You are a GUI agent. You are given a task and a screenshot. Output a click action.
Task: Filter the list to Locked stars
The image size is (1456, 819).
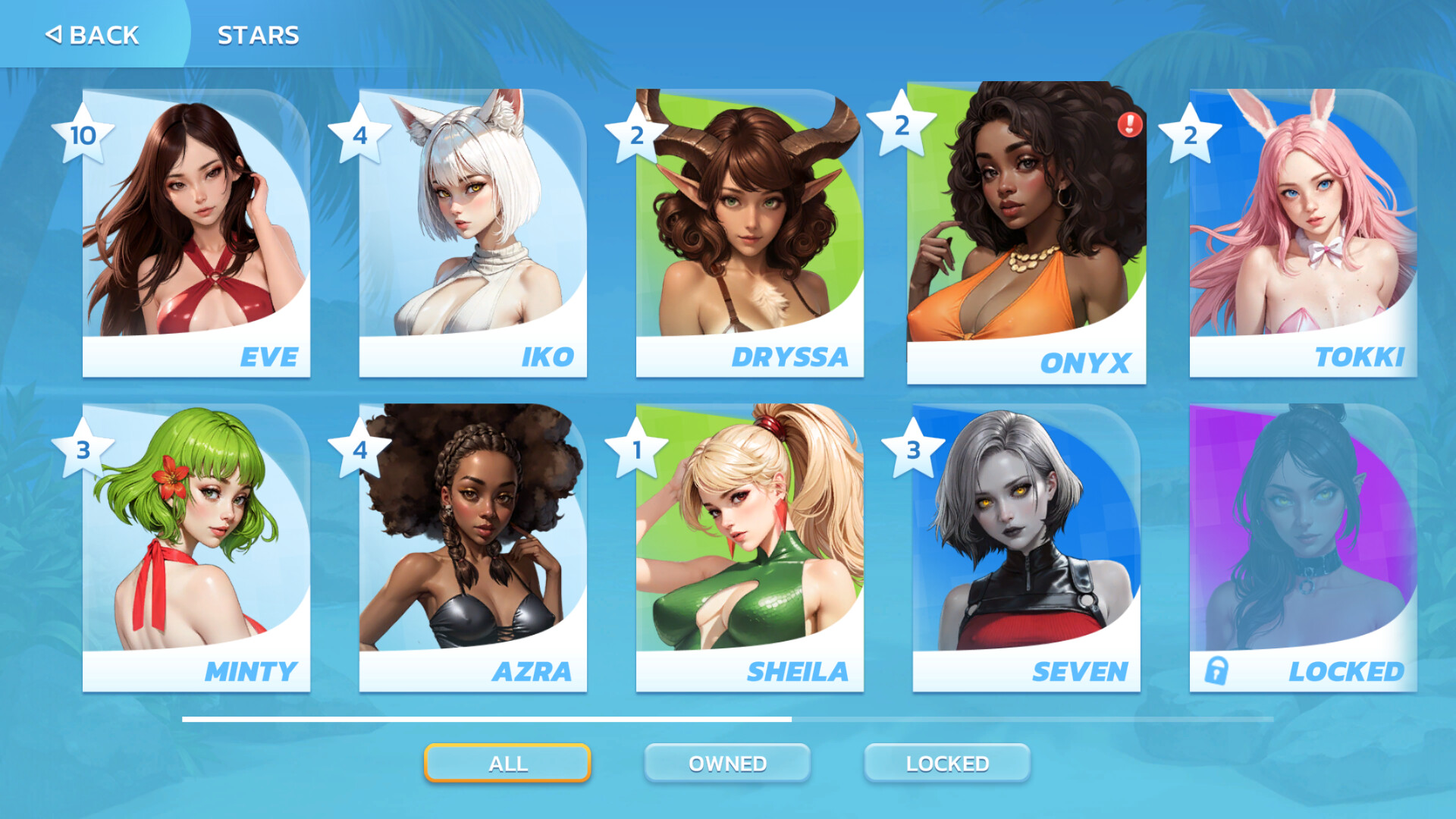click(x=947, y=763)
